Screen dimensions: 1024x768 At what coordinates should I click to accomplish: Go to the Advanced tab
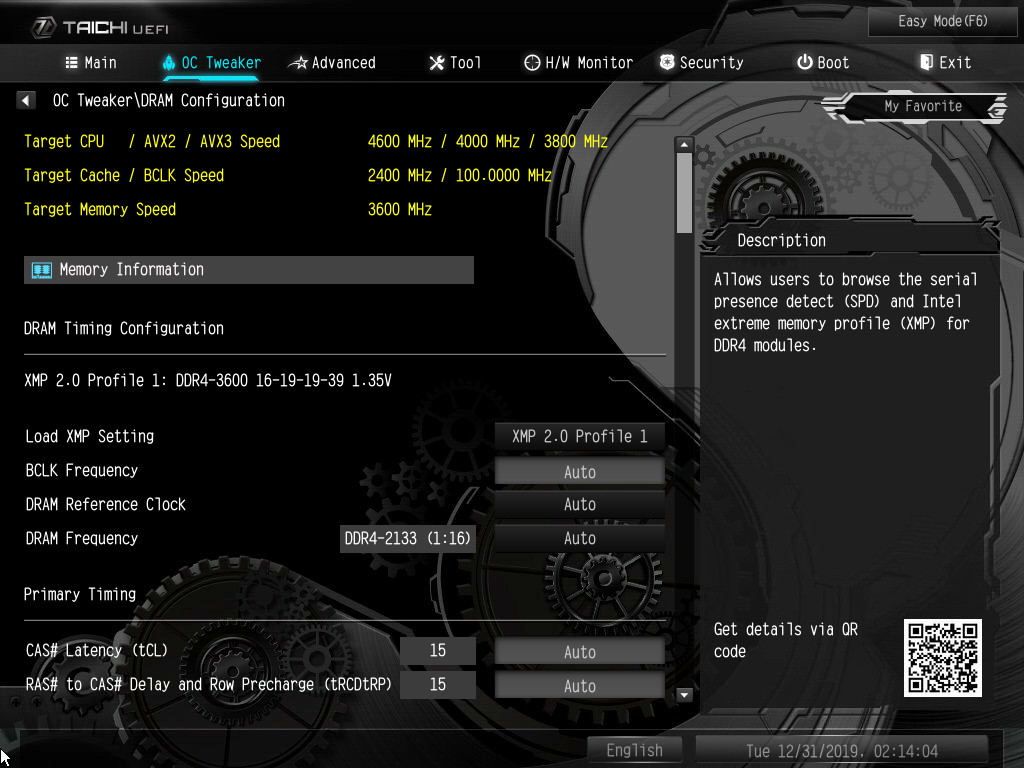coord(332,63)
